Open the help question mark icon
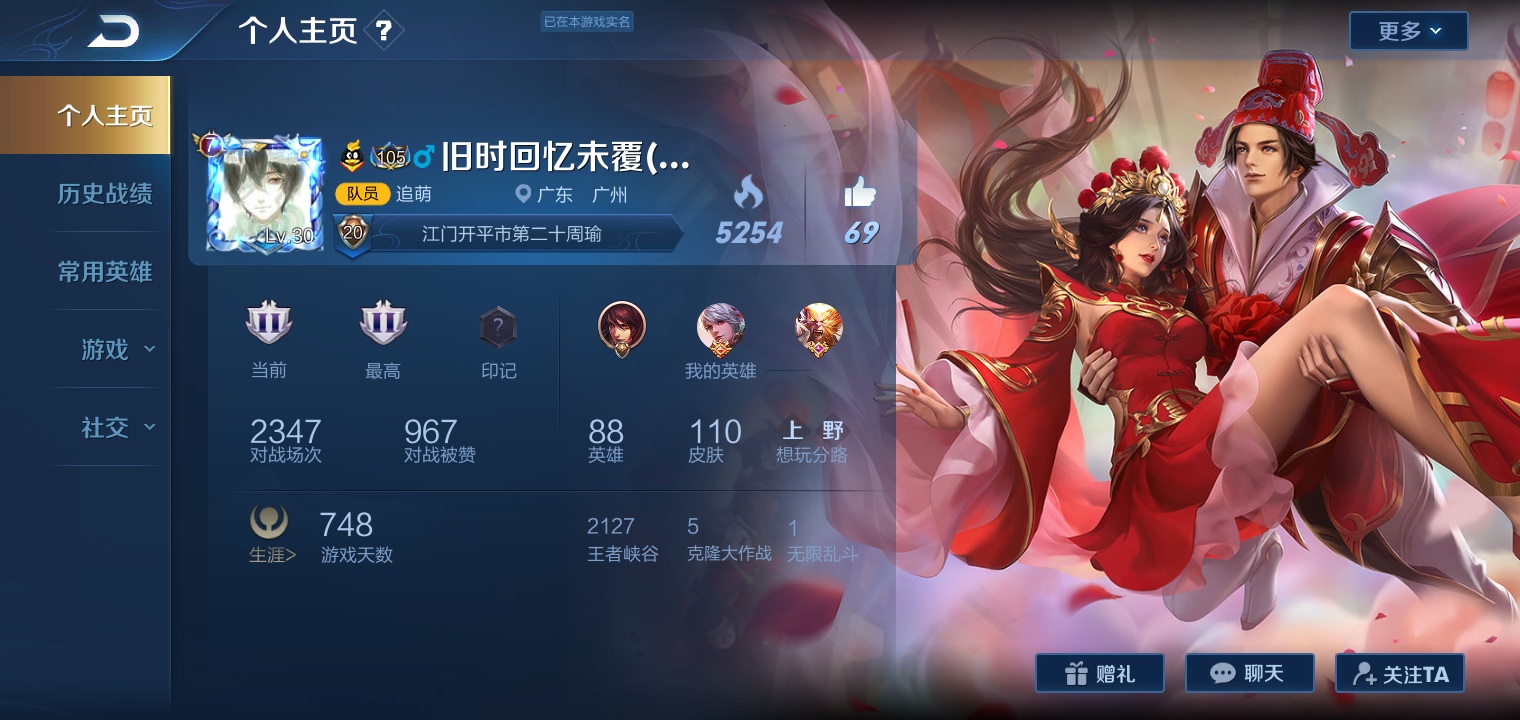The height and width of the screenshot is (720, 1520). click(384, 31)
